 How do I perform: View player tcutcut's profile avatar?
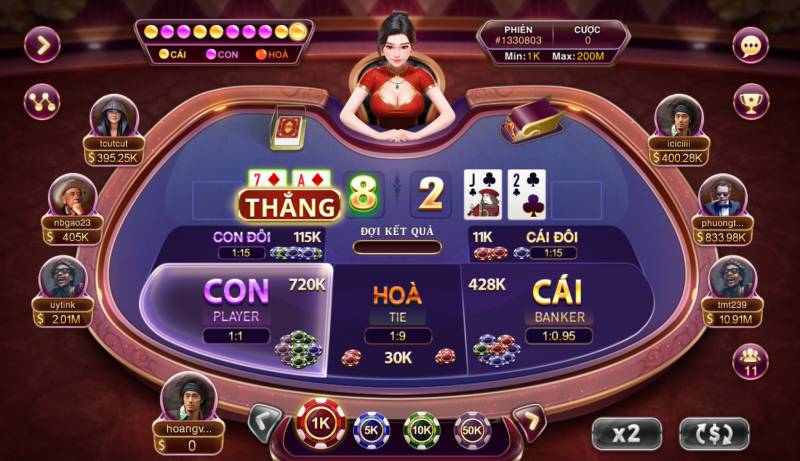point(113,117)
